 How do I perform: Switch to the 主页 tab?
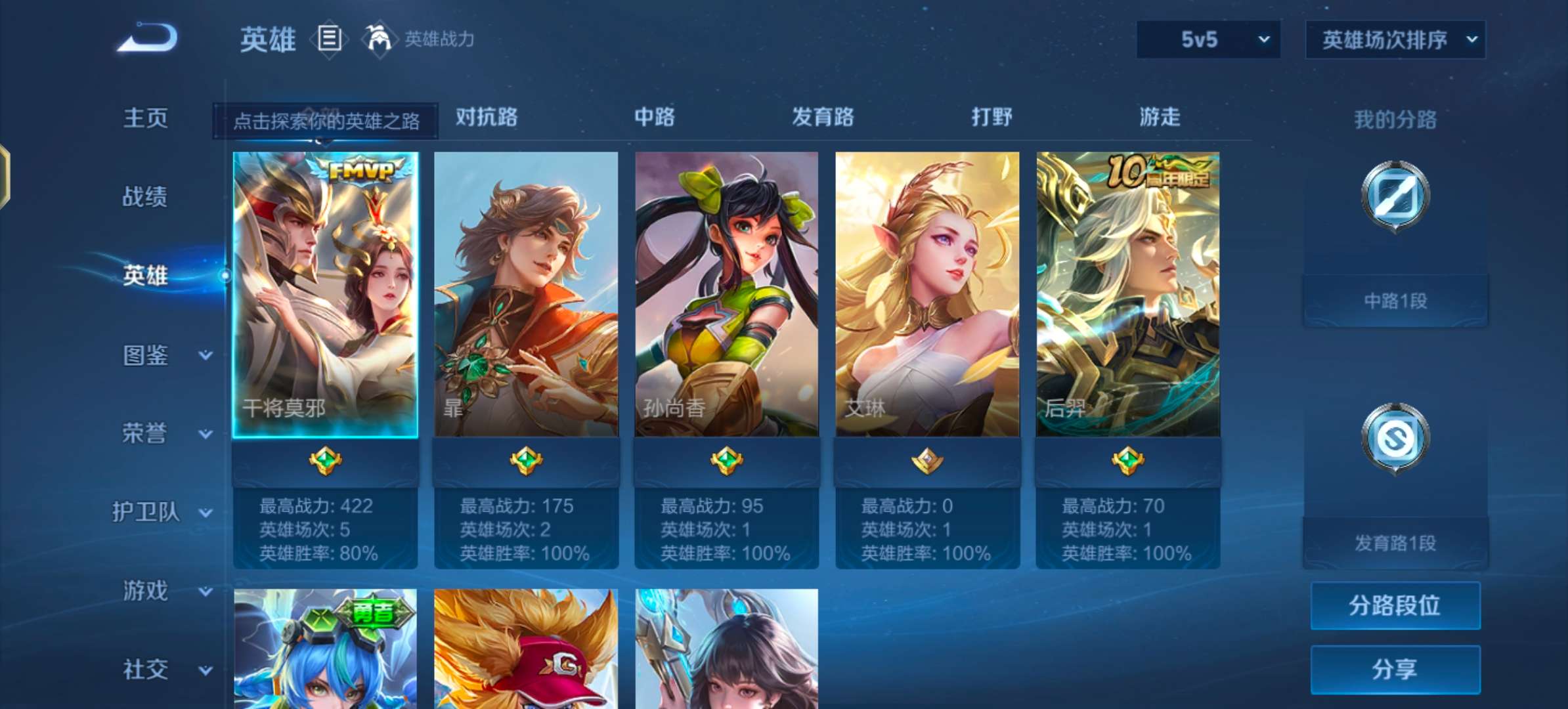point(144,118)
